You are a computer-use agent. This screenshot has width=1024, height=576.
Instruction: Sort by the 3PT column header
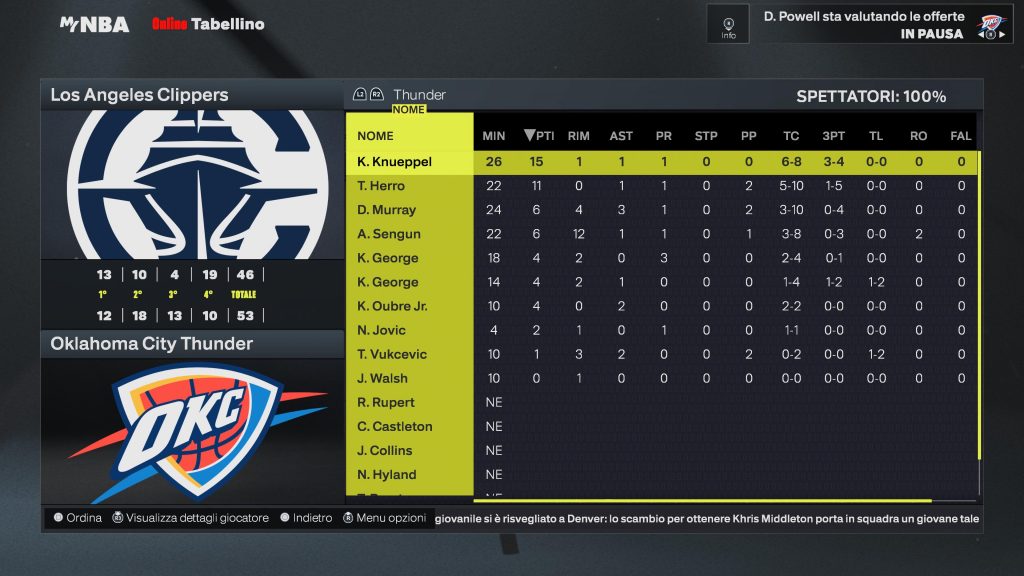pos(833,136)
